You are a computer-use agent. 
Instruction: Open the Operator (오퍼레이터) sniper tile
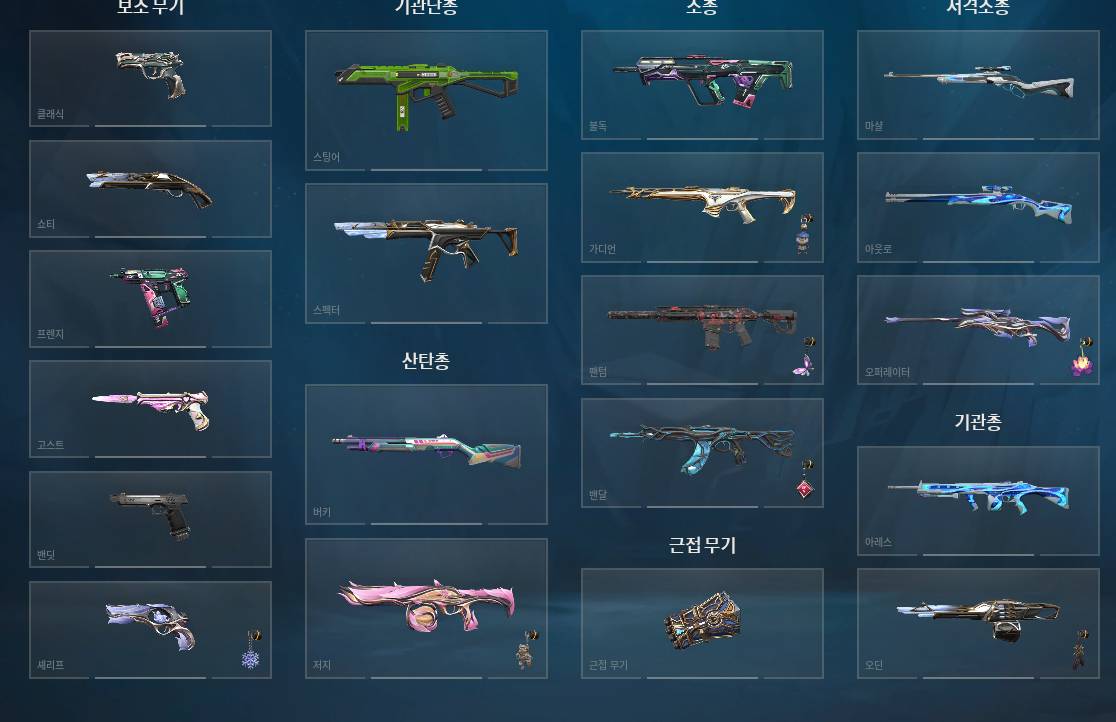[978, 330]
